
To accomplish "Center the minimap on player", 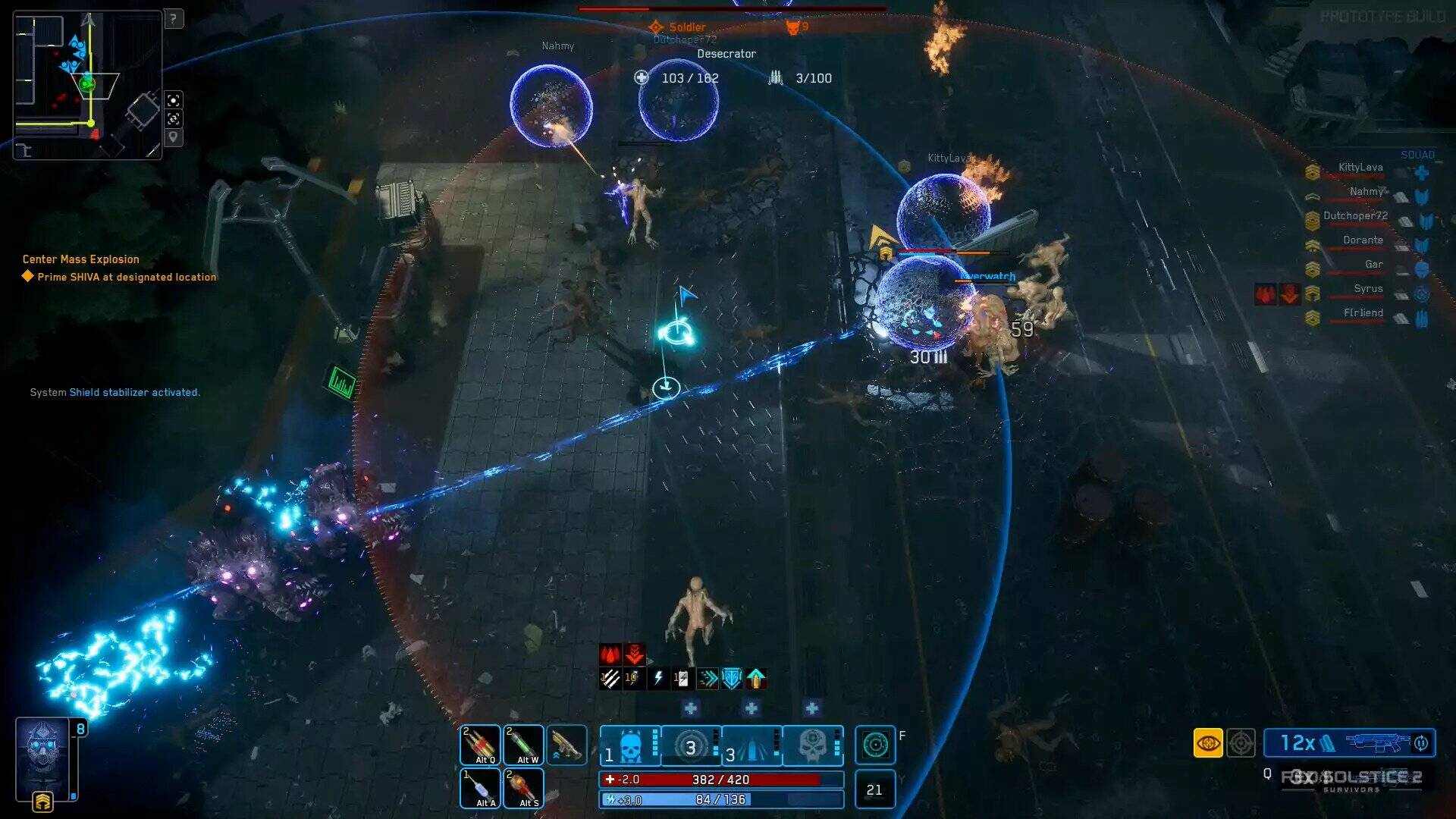I will tap(174, 100).
